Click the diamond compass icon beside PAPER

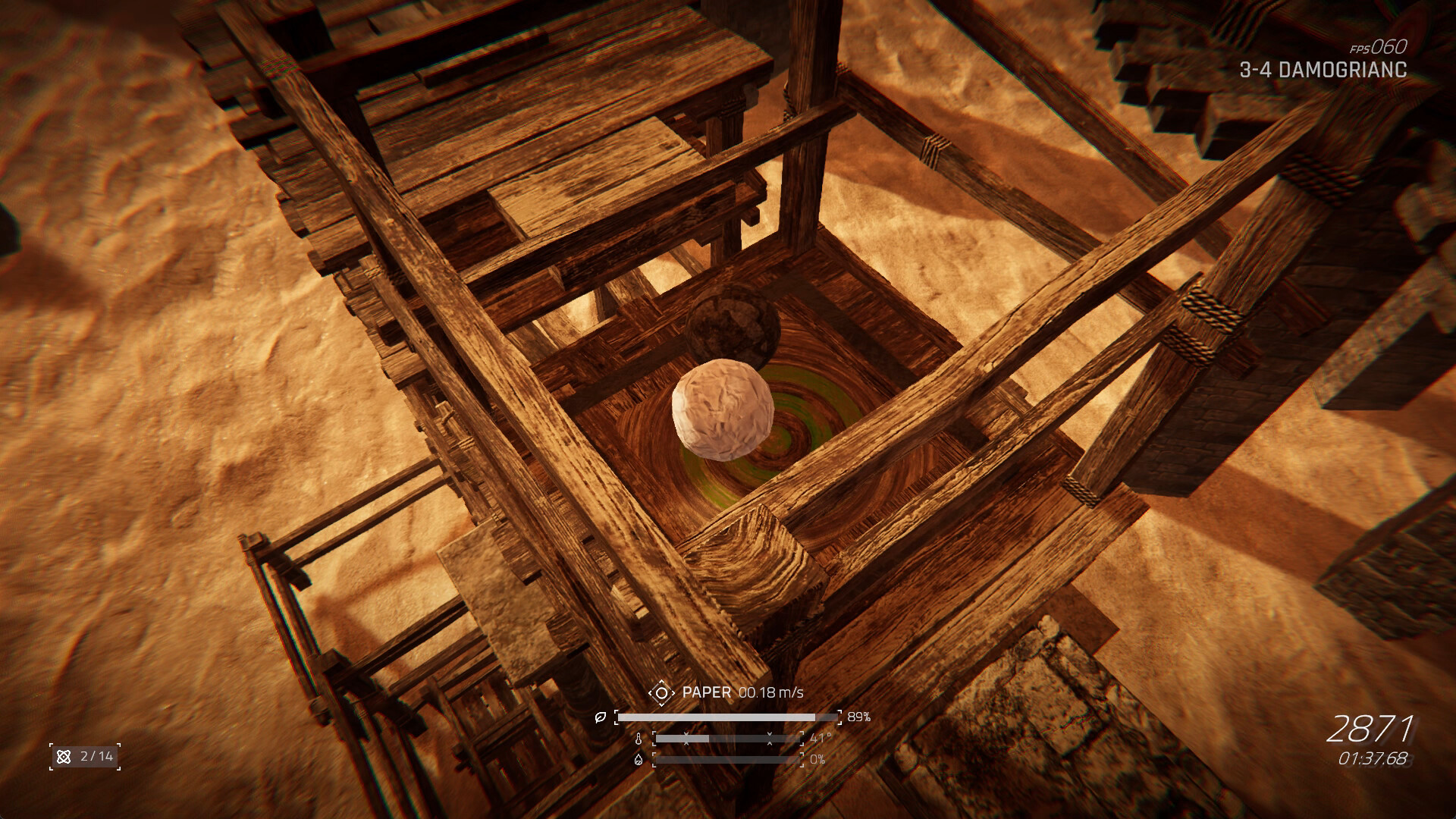pyautogui.click(x=662, y=693)
